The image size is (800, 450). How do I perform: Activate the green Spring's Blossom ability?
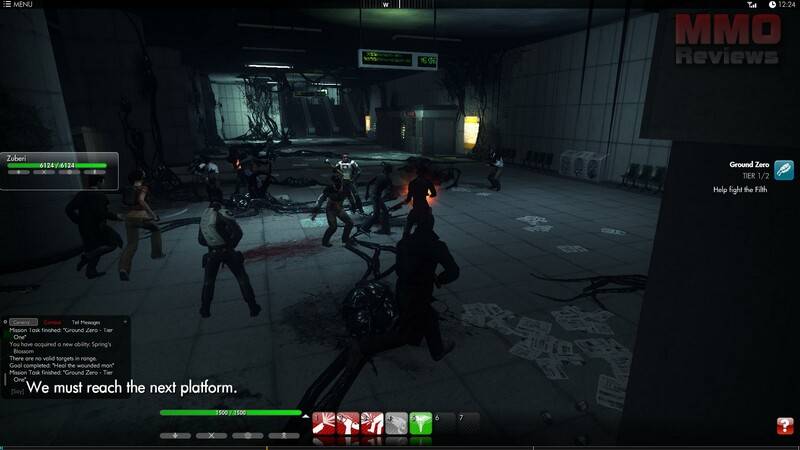(421, 423)
